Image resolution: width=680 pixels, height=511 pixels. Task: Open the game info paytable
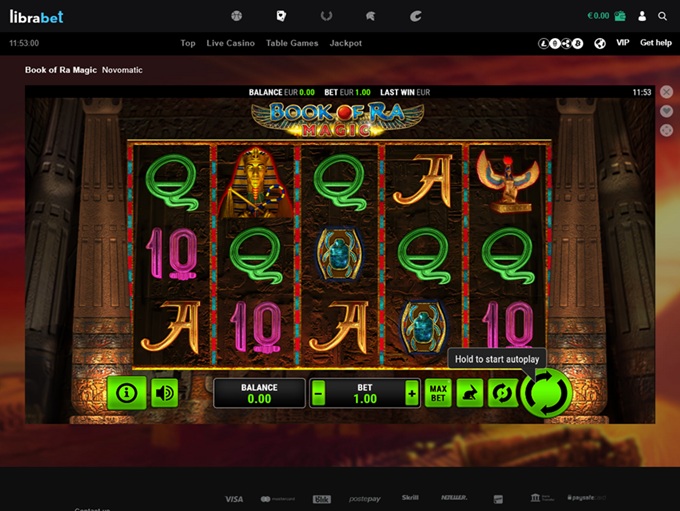click(126, 393)
